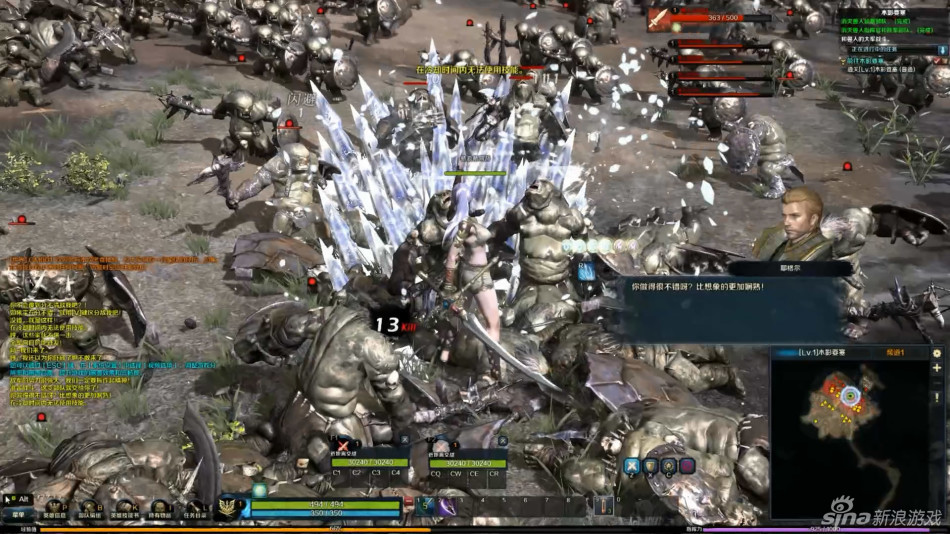Expand the 正在进行中的任务 quest dropdown
This screenshot has width=950, height=534.
click(940, 48)
